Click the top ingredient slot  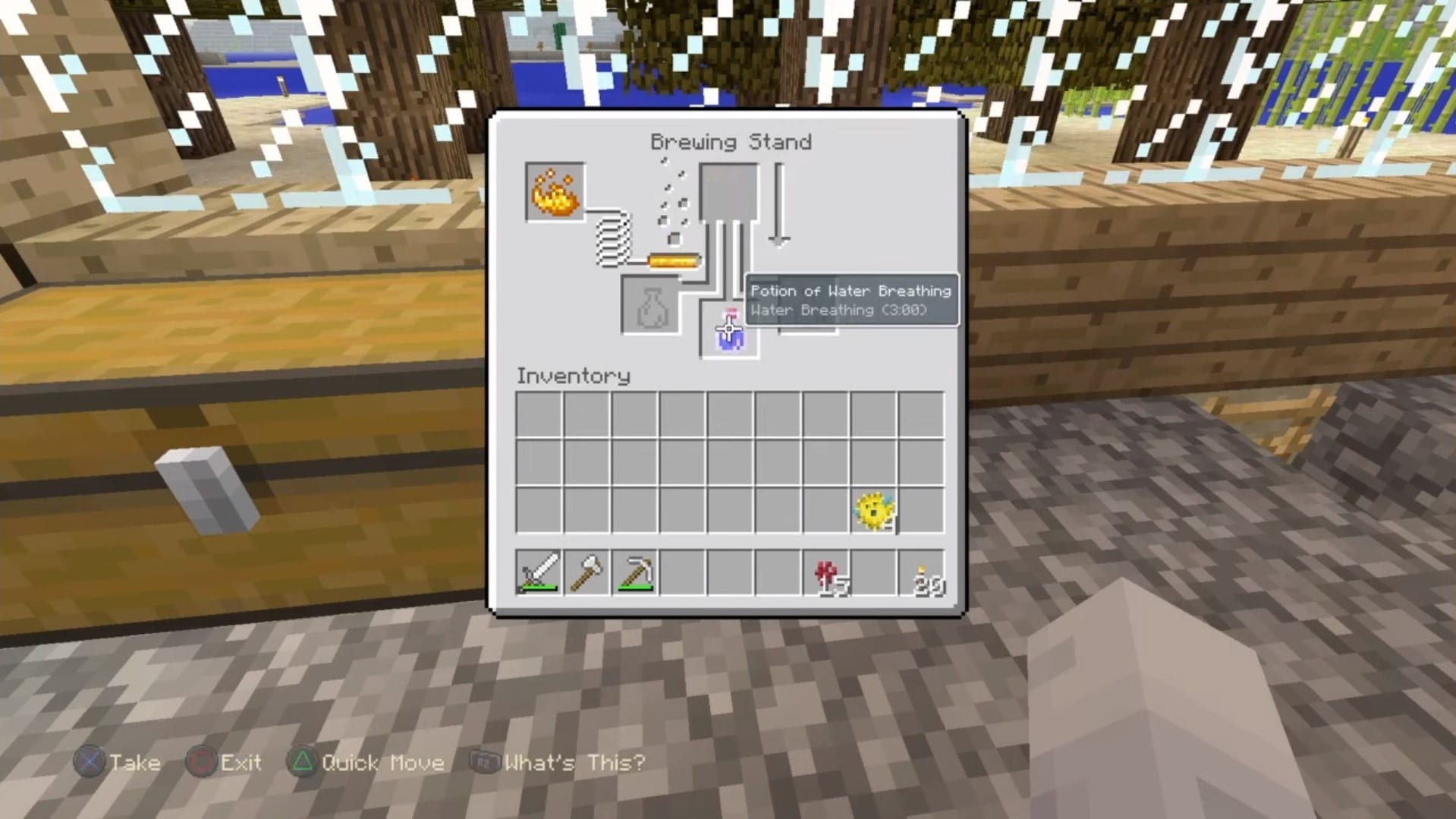click(x=728, y=190)
